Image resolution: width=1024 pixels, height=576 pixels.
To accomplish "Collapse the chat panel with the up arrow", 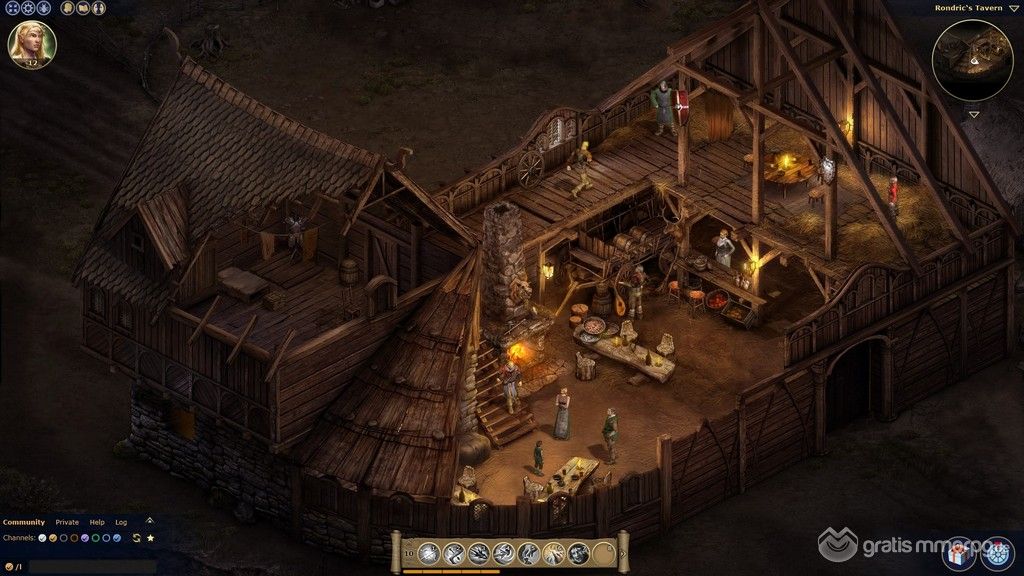I will click(x=150, y=520).
